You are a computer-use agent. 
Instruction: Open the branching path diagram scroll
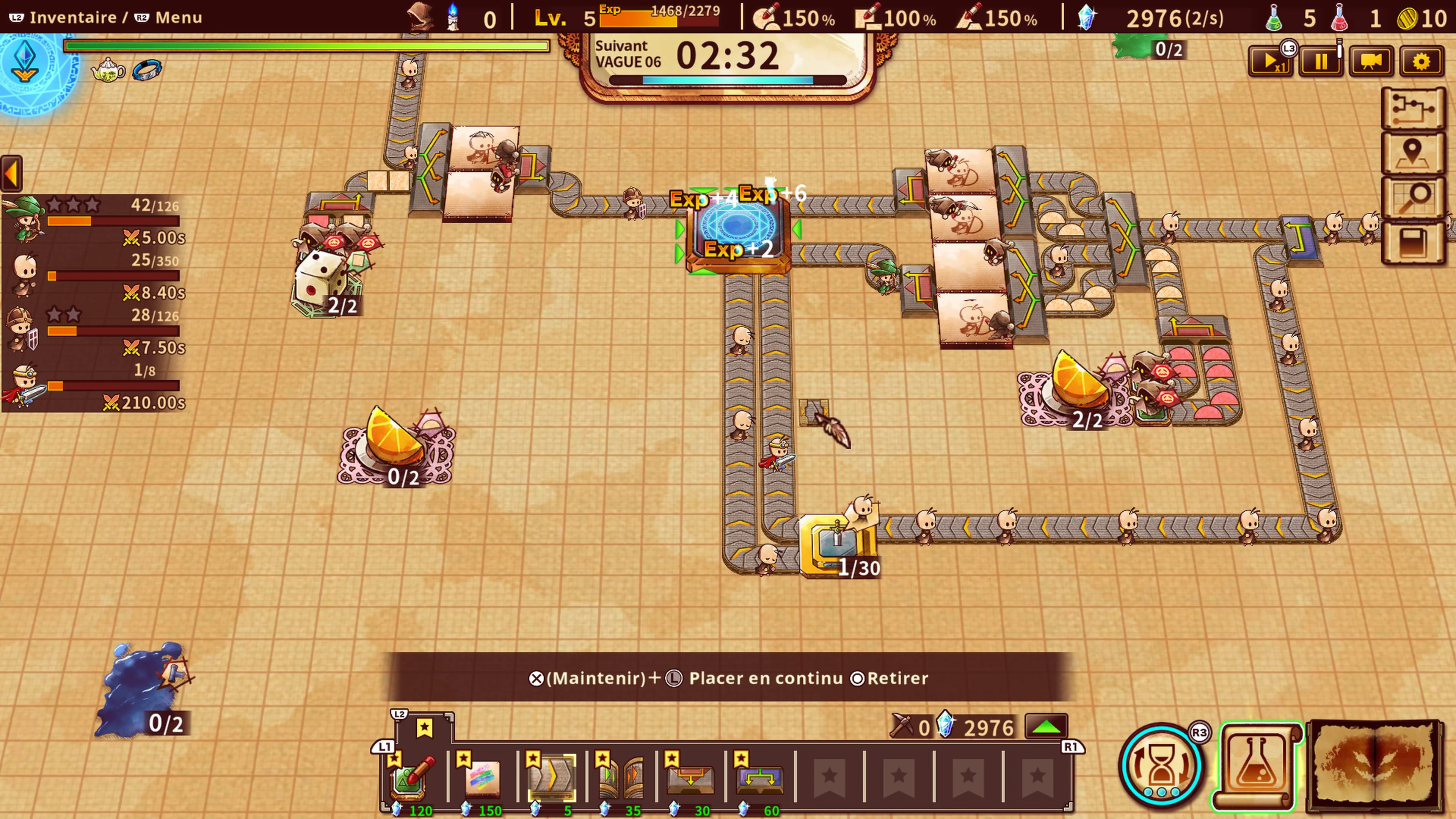1413,107
